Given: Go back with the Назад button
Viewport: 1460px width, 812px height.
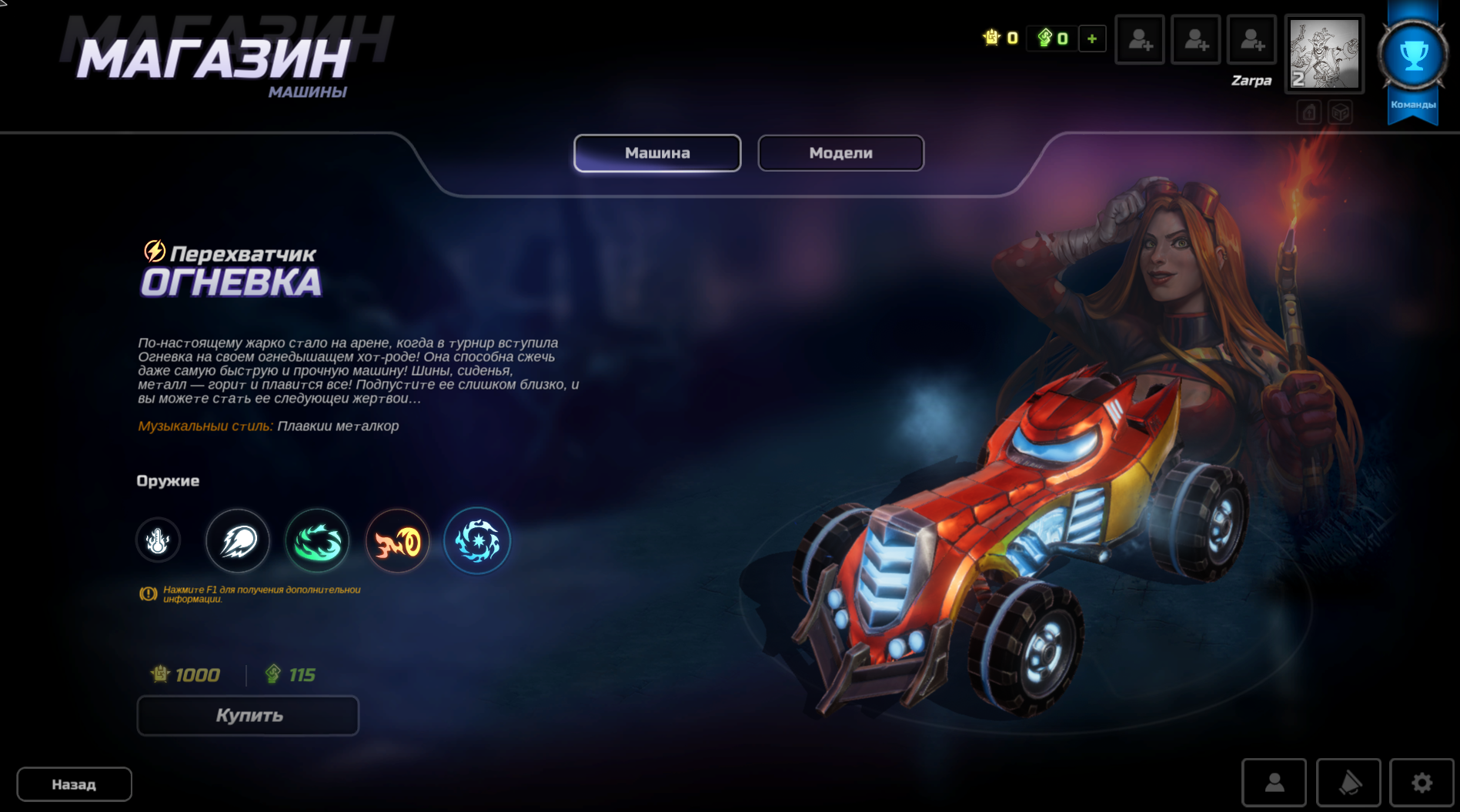Looking at the screenshot, I should [x=74, y=784].
